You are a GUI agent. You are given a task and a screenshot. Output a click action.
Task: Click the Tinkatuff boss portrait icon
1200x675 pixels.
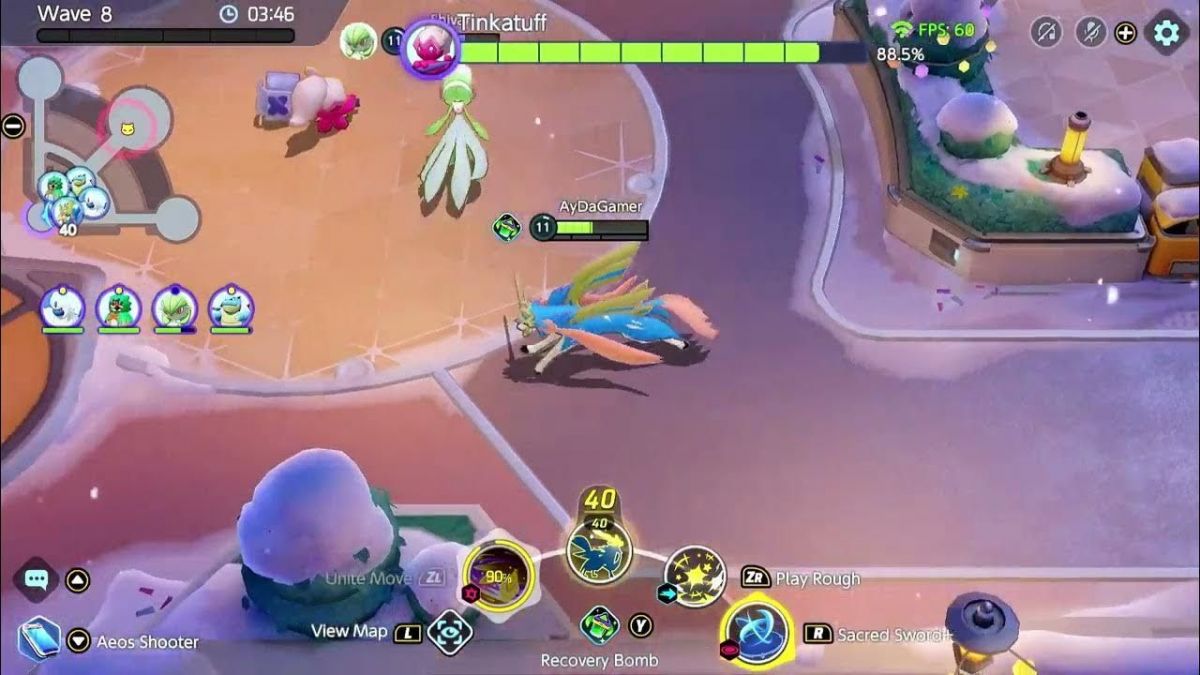pos(430,50)
